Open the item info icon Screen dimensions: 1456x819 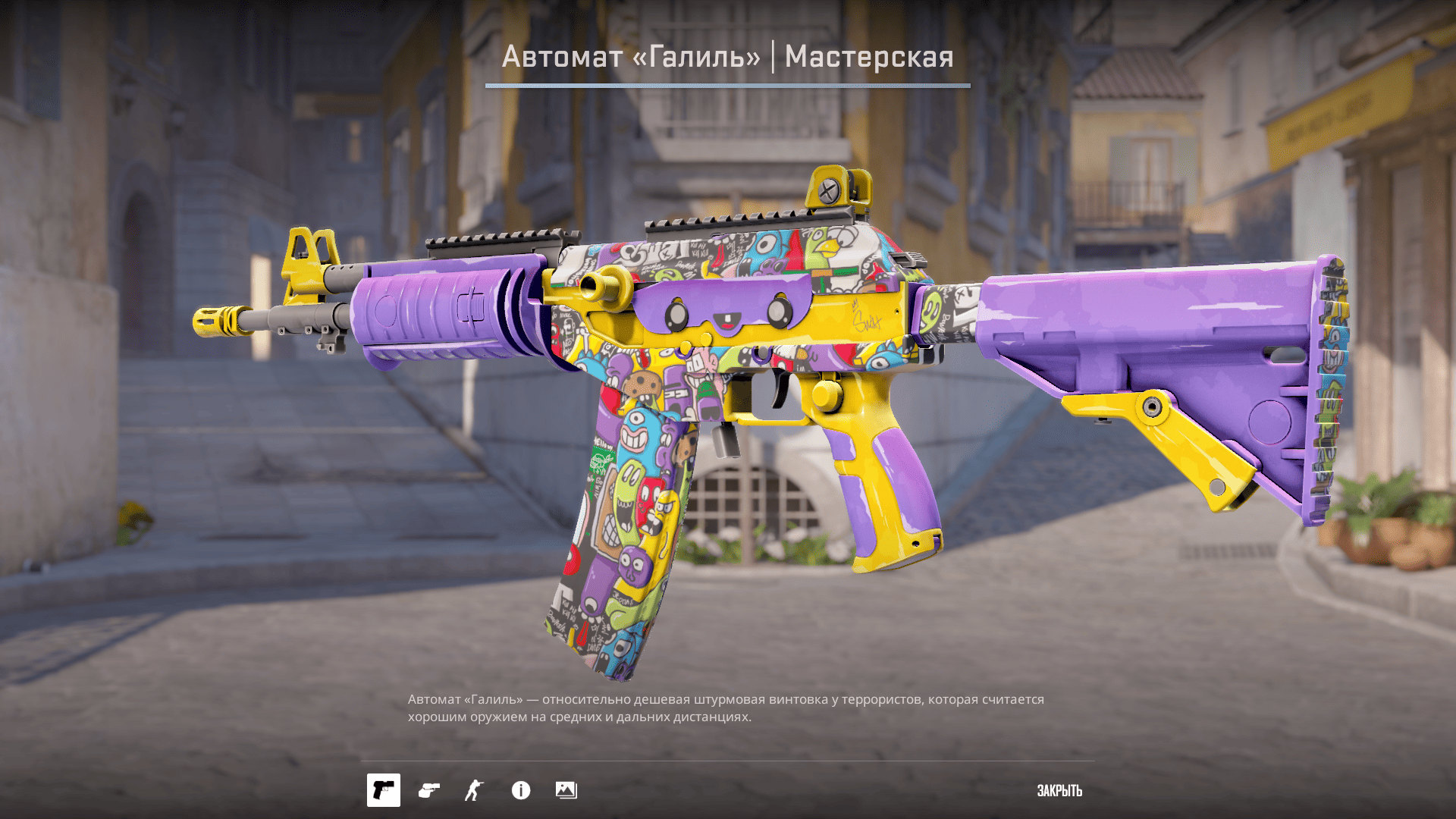coord(521,790)
